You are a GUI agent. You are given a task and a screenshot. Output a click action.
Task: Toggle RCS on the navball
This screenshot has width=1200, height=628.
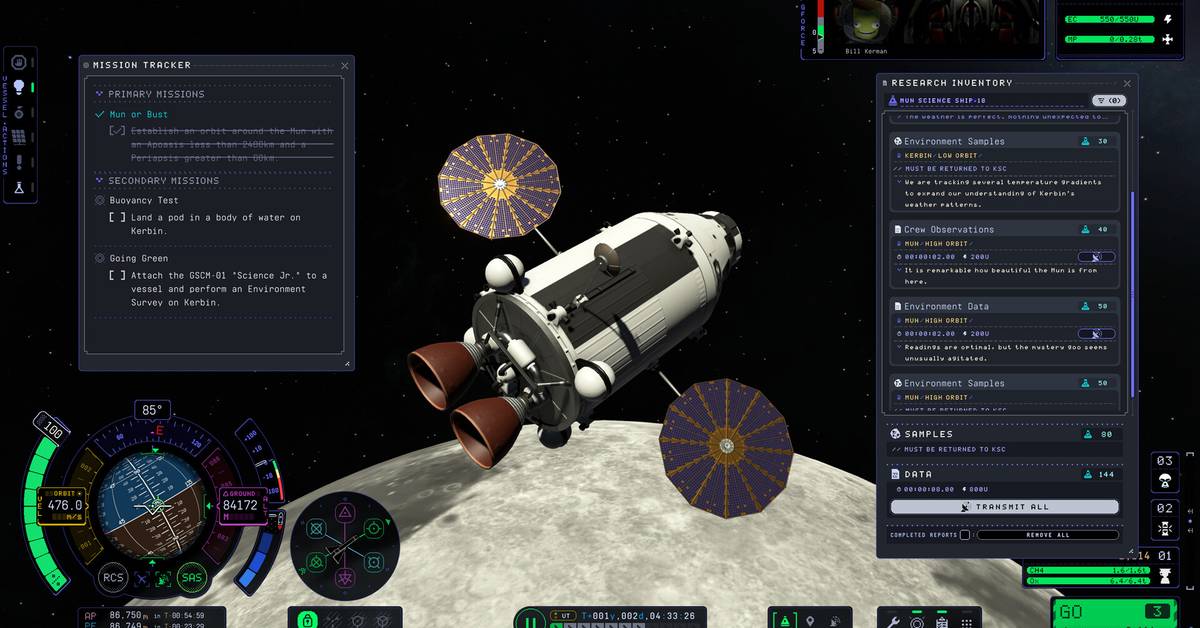pos(113,577)
